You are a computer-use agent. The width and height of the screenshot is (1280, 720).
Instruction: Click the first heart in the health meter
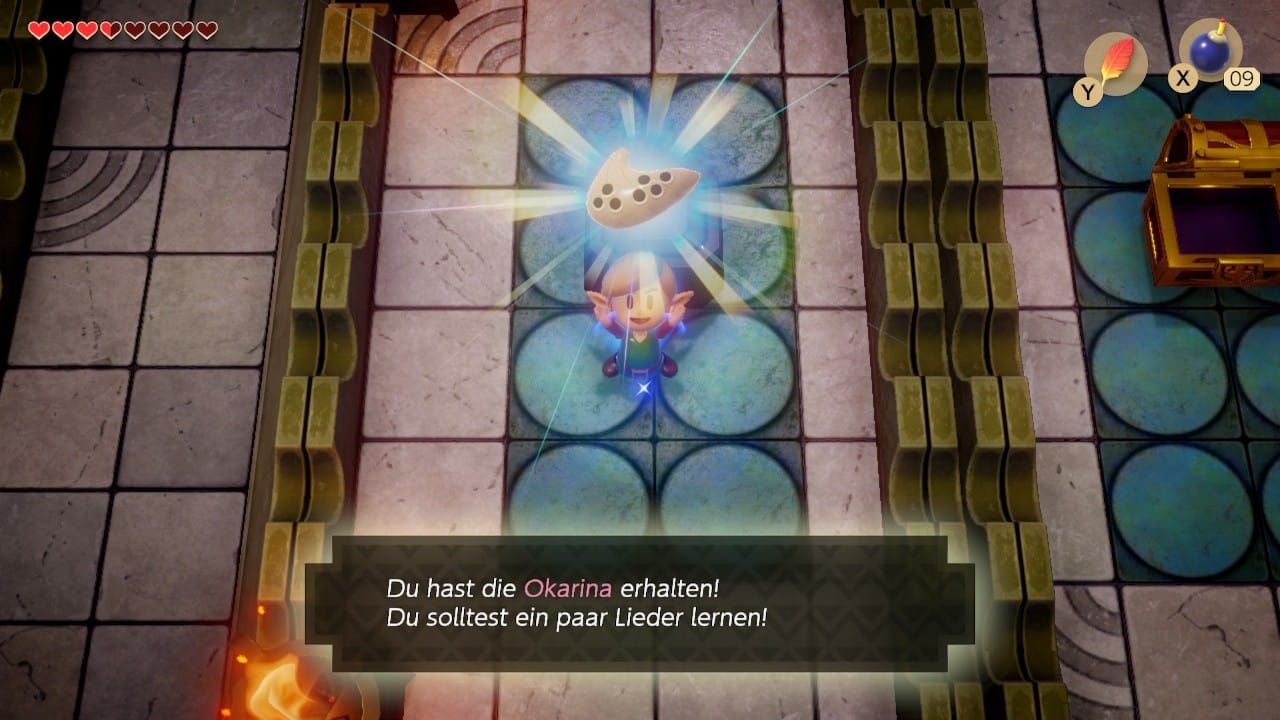point(38,29)
